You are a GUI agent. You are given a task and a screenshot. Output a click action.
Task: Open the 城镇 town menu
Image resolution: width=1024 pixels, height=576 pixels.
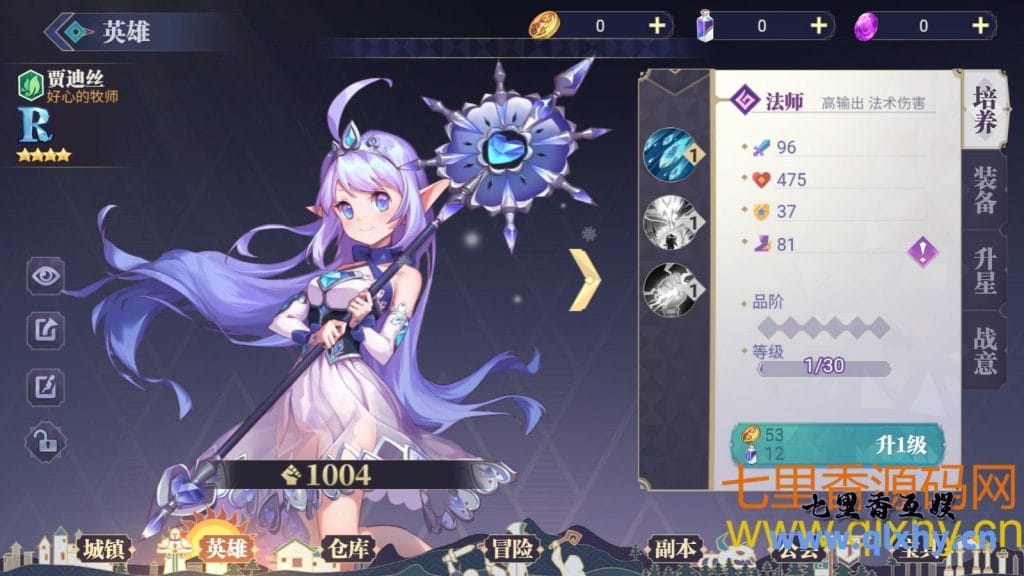coord(106,549)
